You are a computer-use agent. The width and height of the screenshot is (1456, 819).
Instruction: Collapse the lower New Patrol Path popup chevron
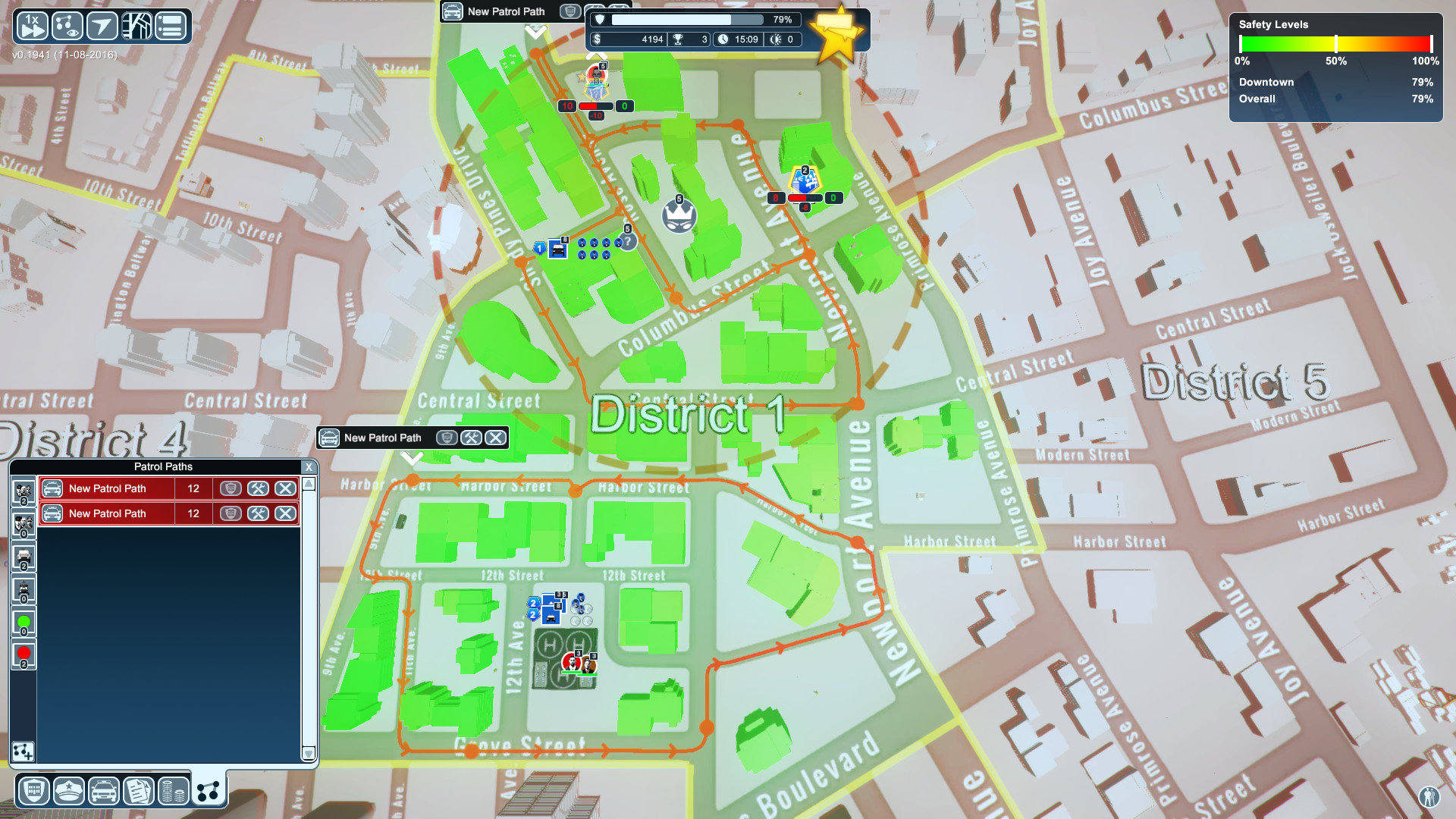(413, 457)
